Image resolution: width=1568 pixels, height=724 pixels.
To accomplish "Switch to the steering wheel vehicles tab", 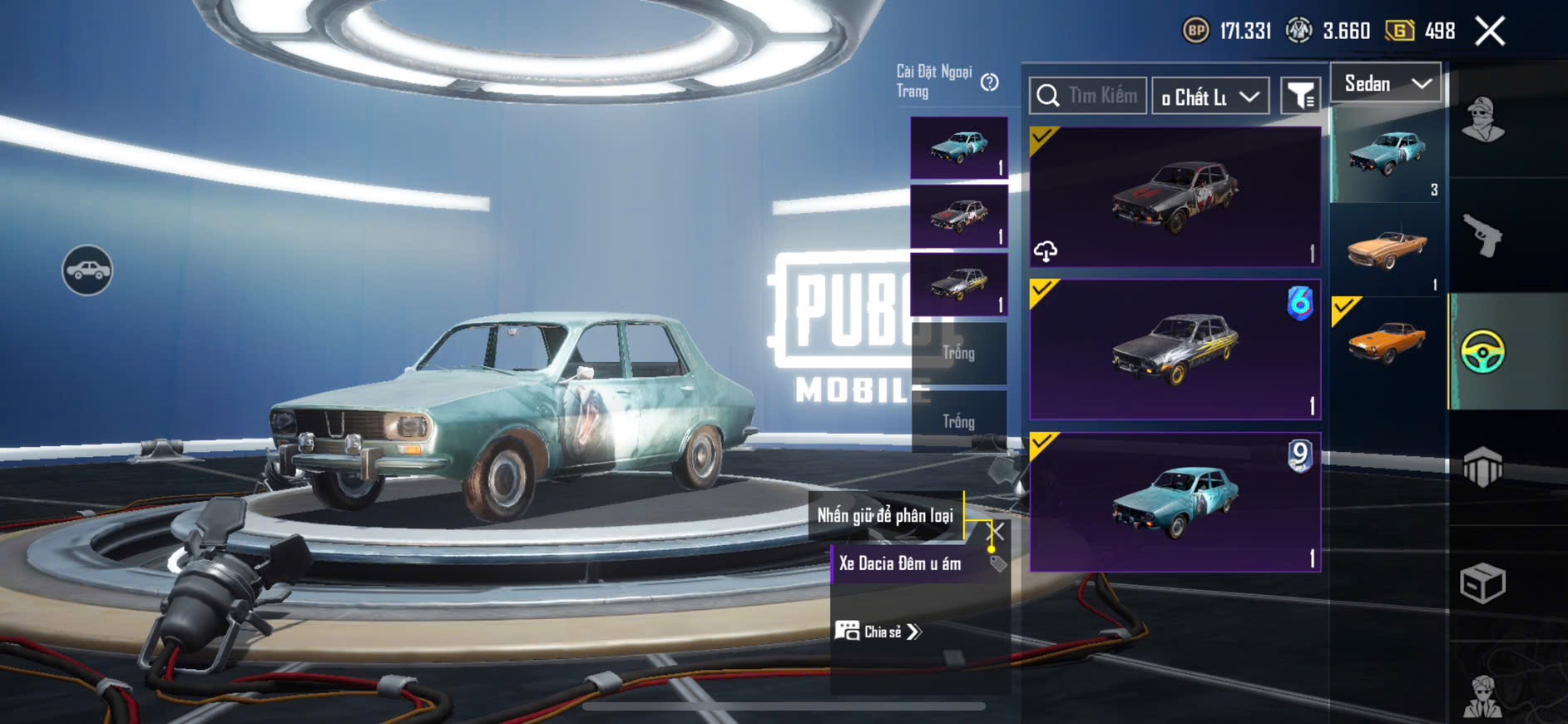I will click(x=1483, y=351).
